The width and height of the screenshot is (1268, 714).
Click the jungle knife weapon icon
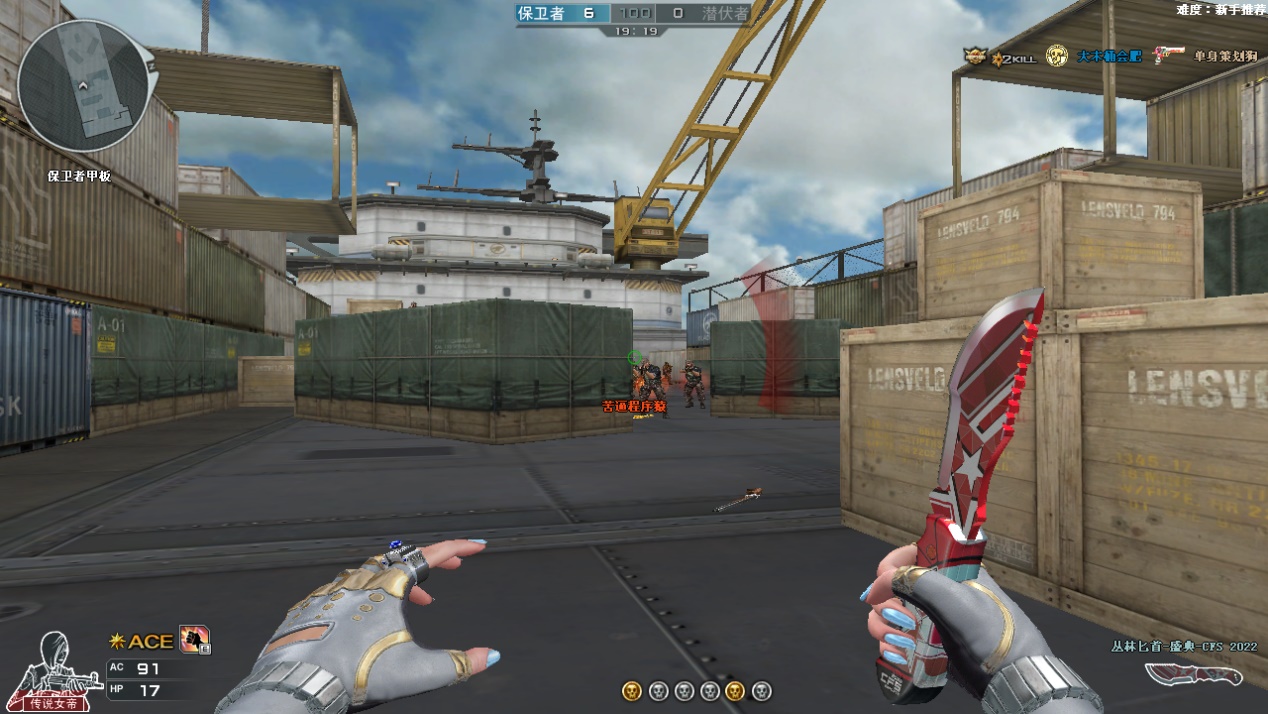tap(1193, 675)
